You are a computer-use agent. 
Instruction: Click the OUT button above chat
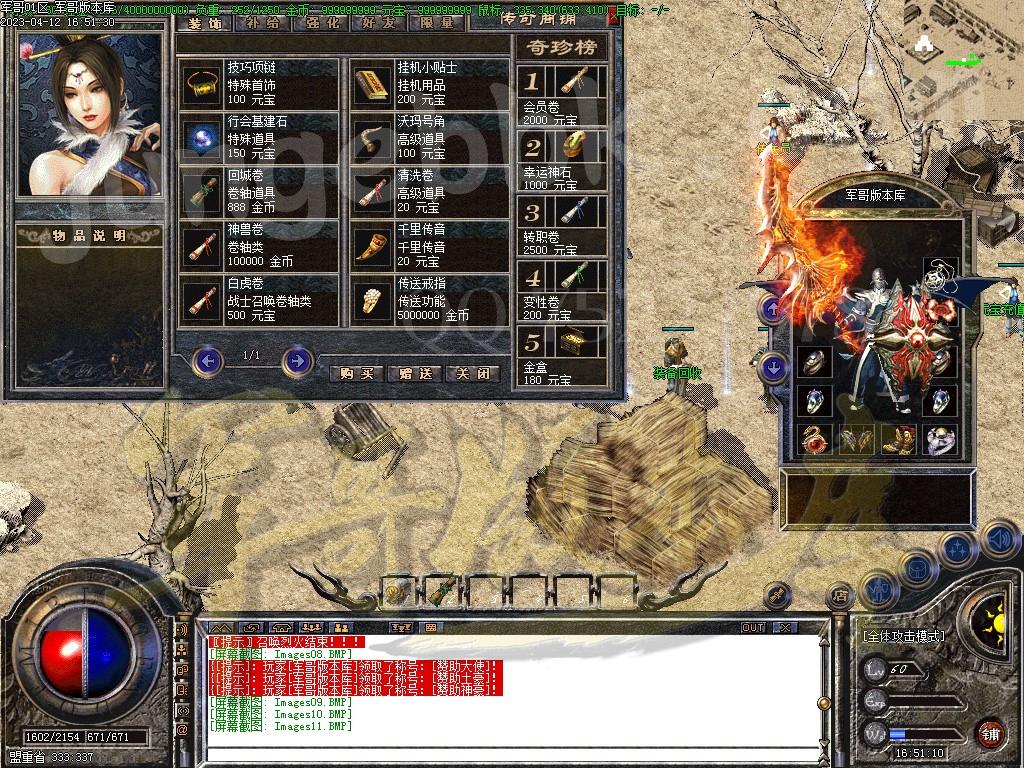(753, 627)
